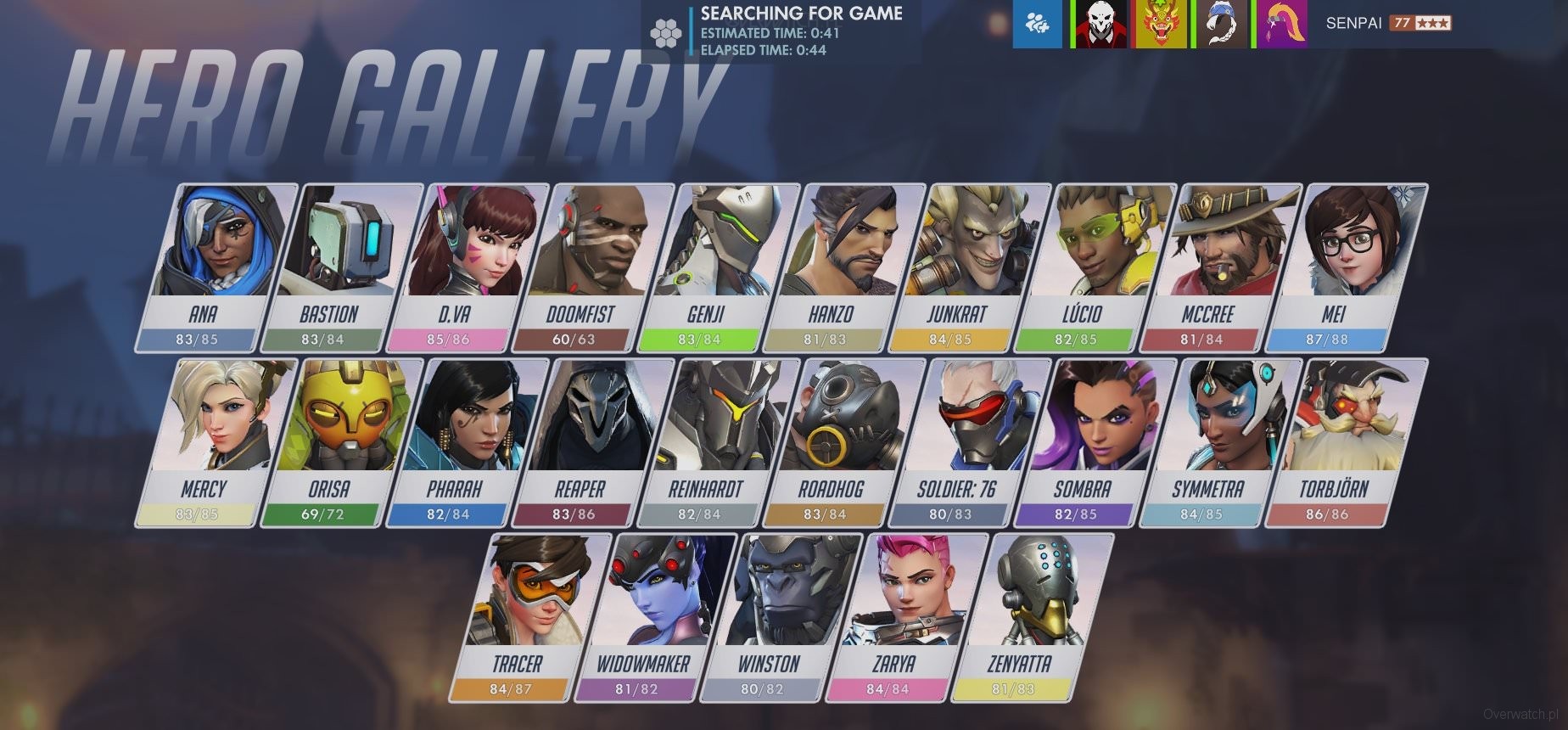Viewport: 1568px width, 730px height.
Task: Pick the Junkrat hero card
Action: (970, 267)
